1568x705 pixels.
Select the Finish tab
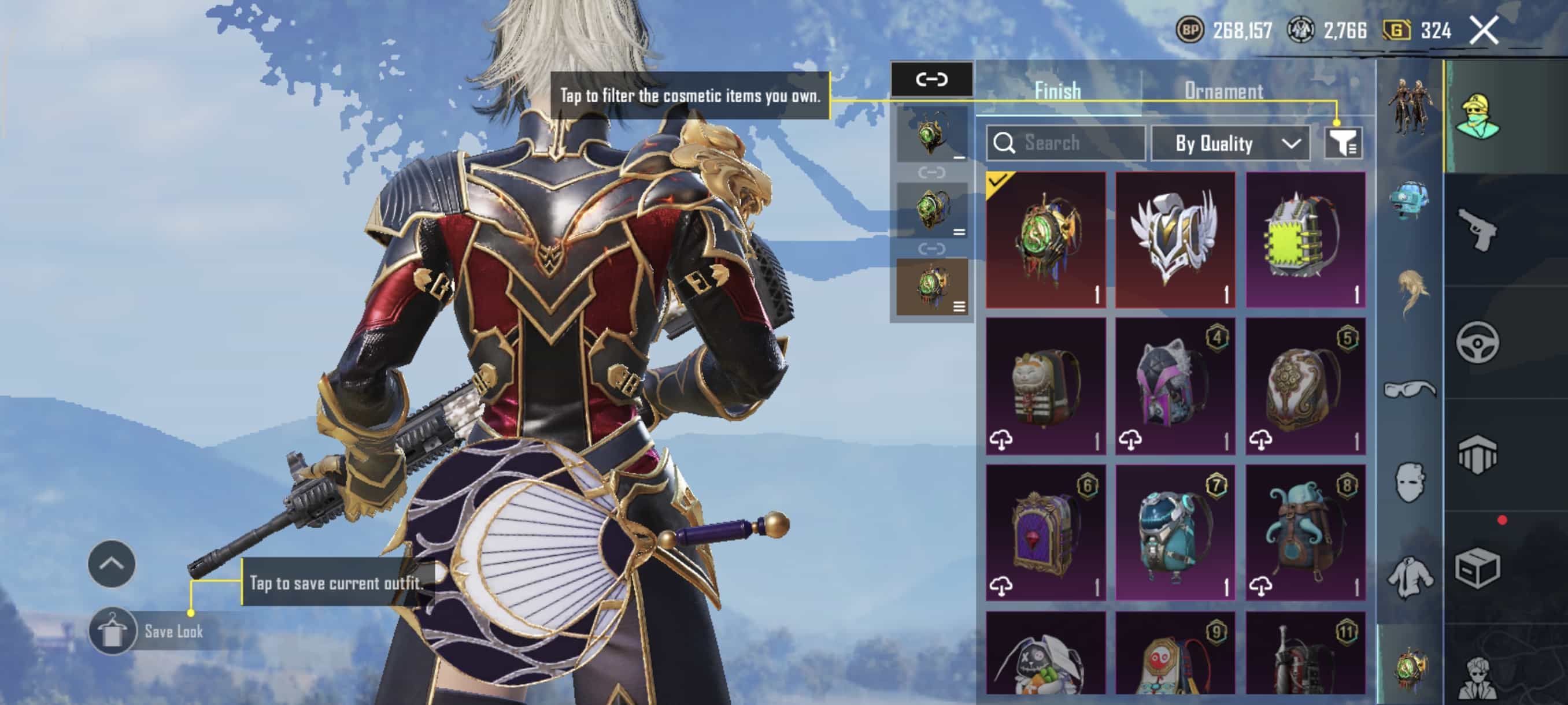(x=1058, y=91)
